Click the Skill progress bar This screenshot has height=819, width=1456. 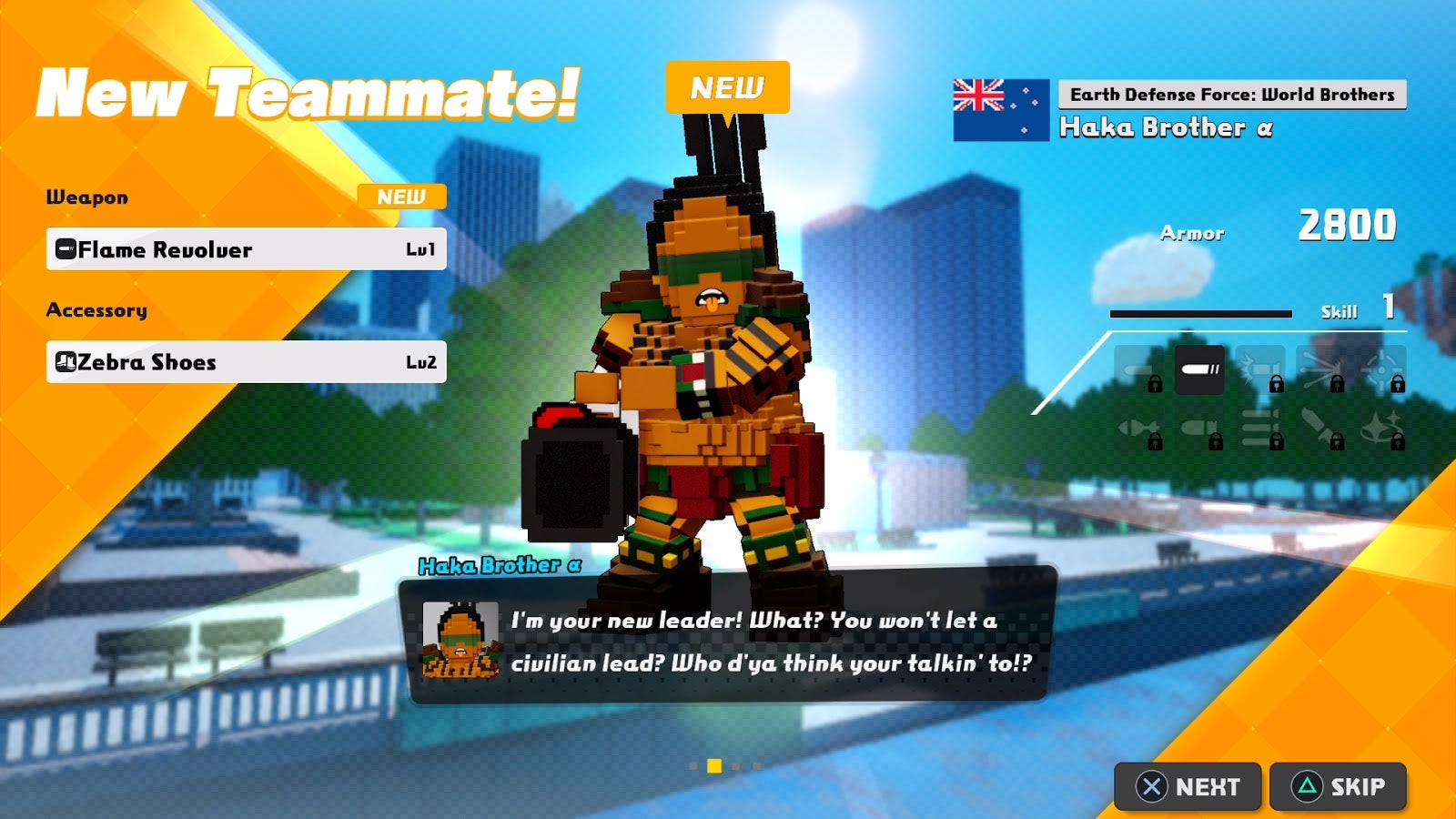coord(1201,313)
